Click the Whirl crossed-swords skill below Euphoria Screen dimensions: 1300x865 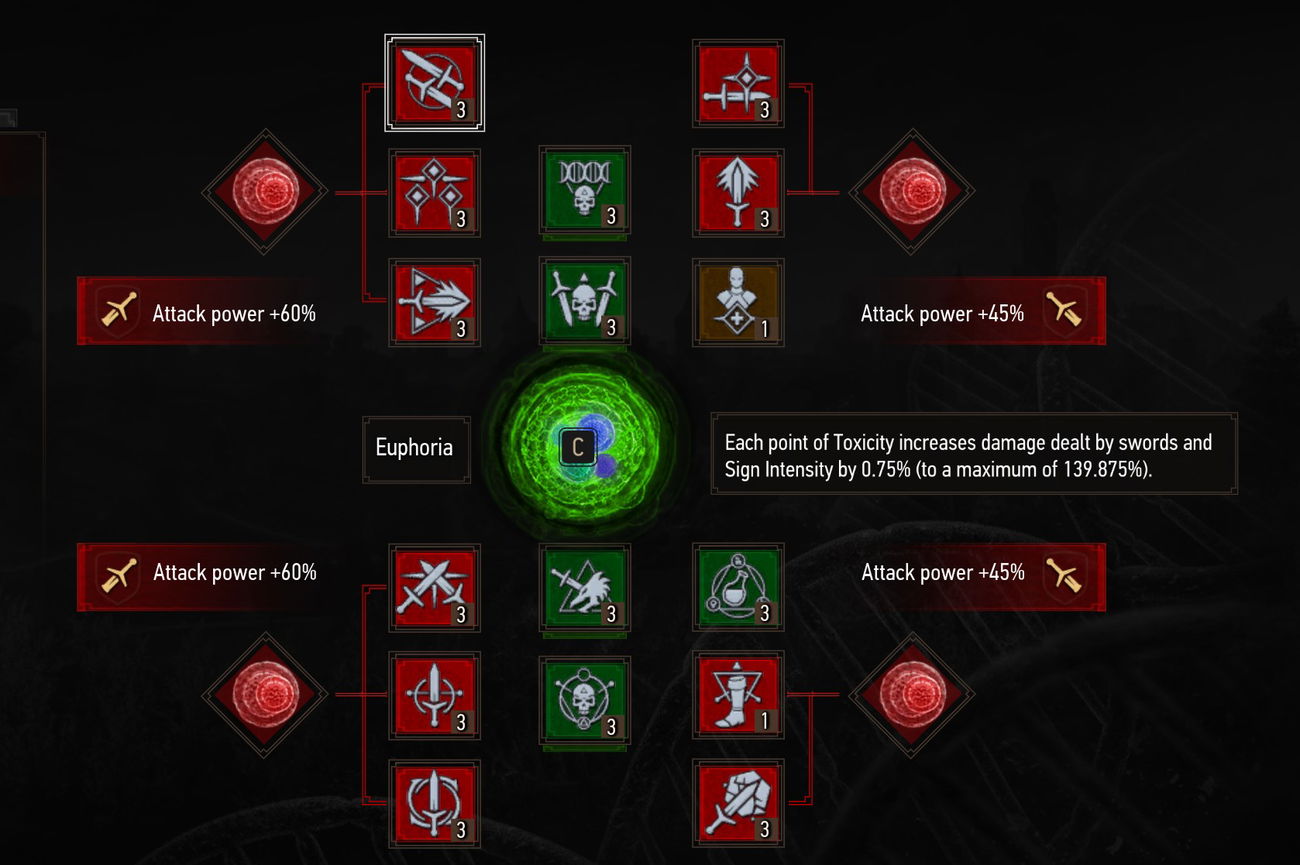point(435,588)
